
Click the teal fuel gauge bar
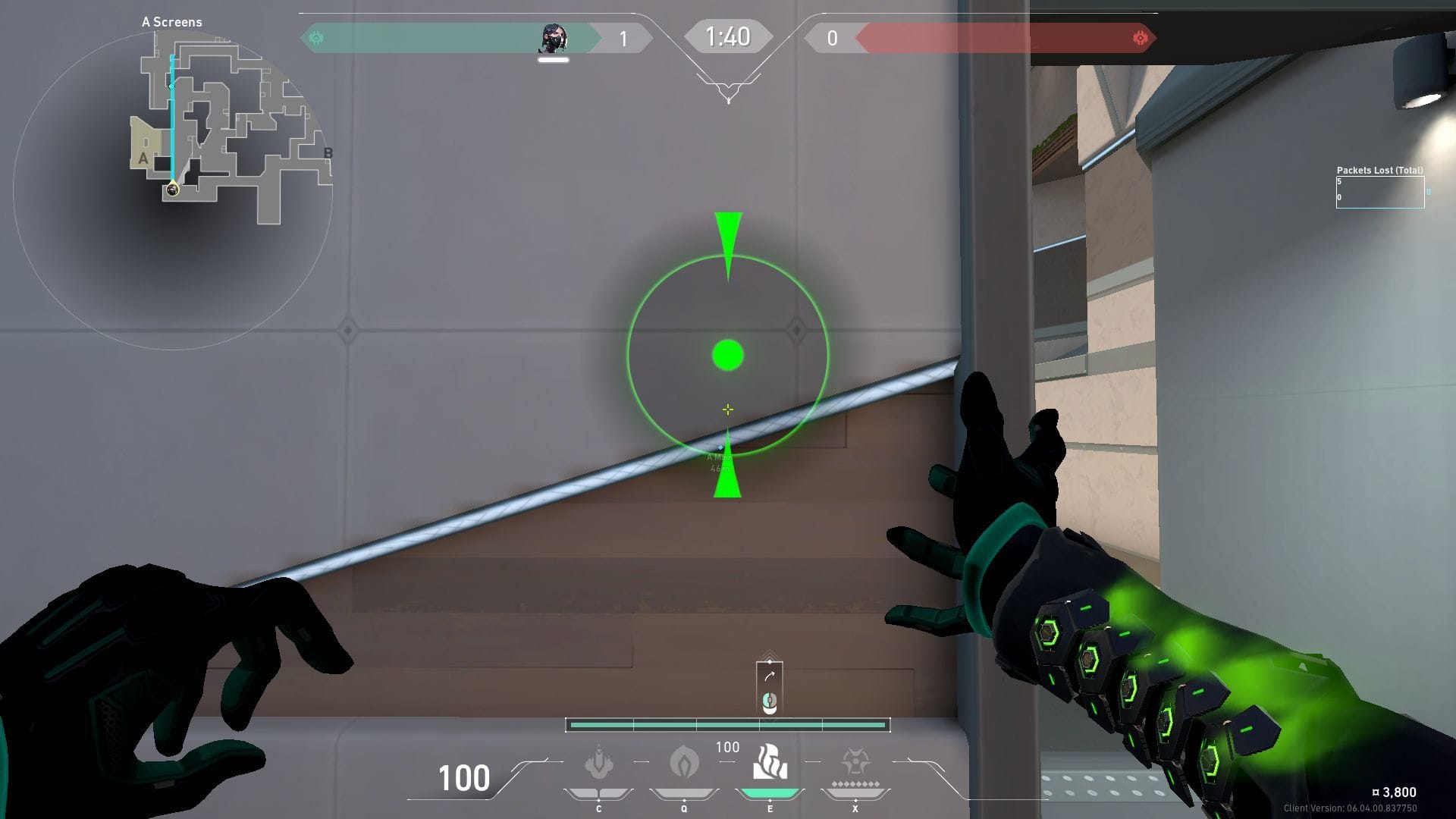coord(728,725)
